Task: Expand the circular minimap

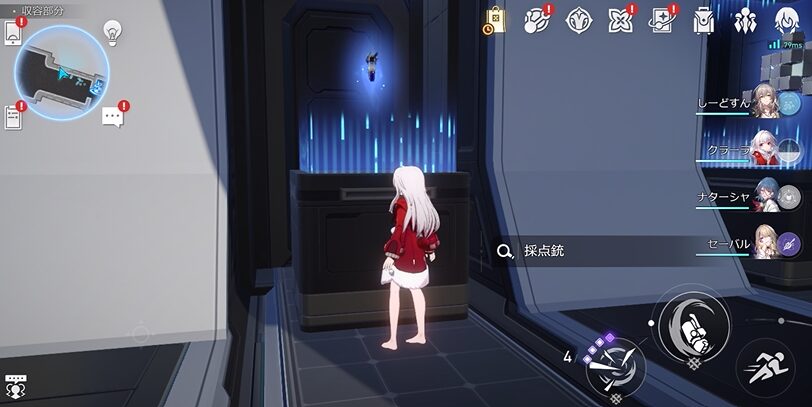Action: pos(62,71)
